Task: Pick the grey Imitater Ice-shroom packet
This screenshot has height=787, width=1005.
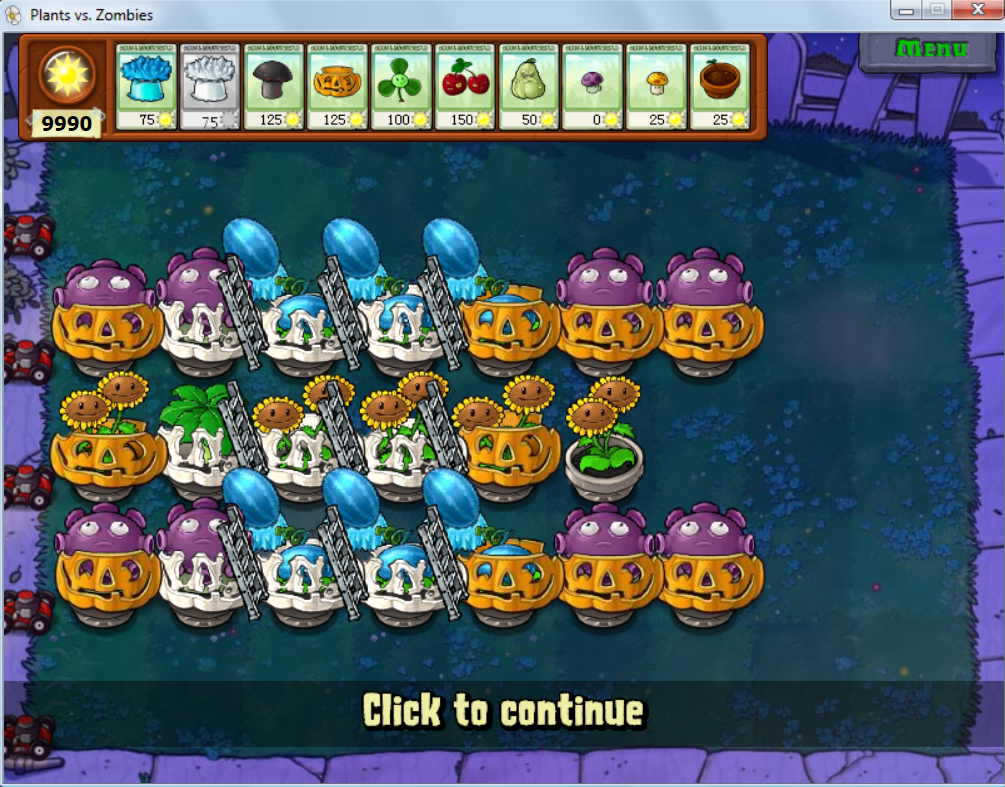Action: (209, 88)
